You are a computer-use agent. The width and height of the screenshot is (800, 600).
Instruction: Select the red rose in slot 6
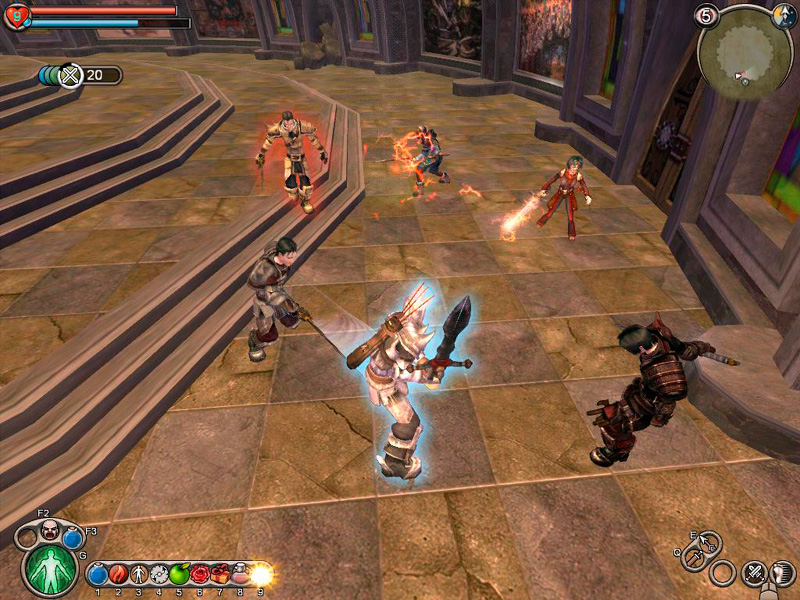tap(199, 574)
